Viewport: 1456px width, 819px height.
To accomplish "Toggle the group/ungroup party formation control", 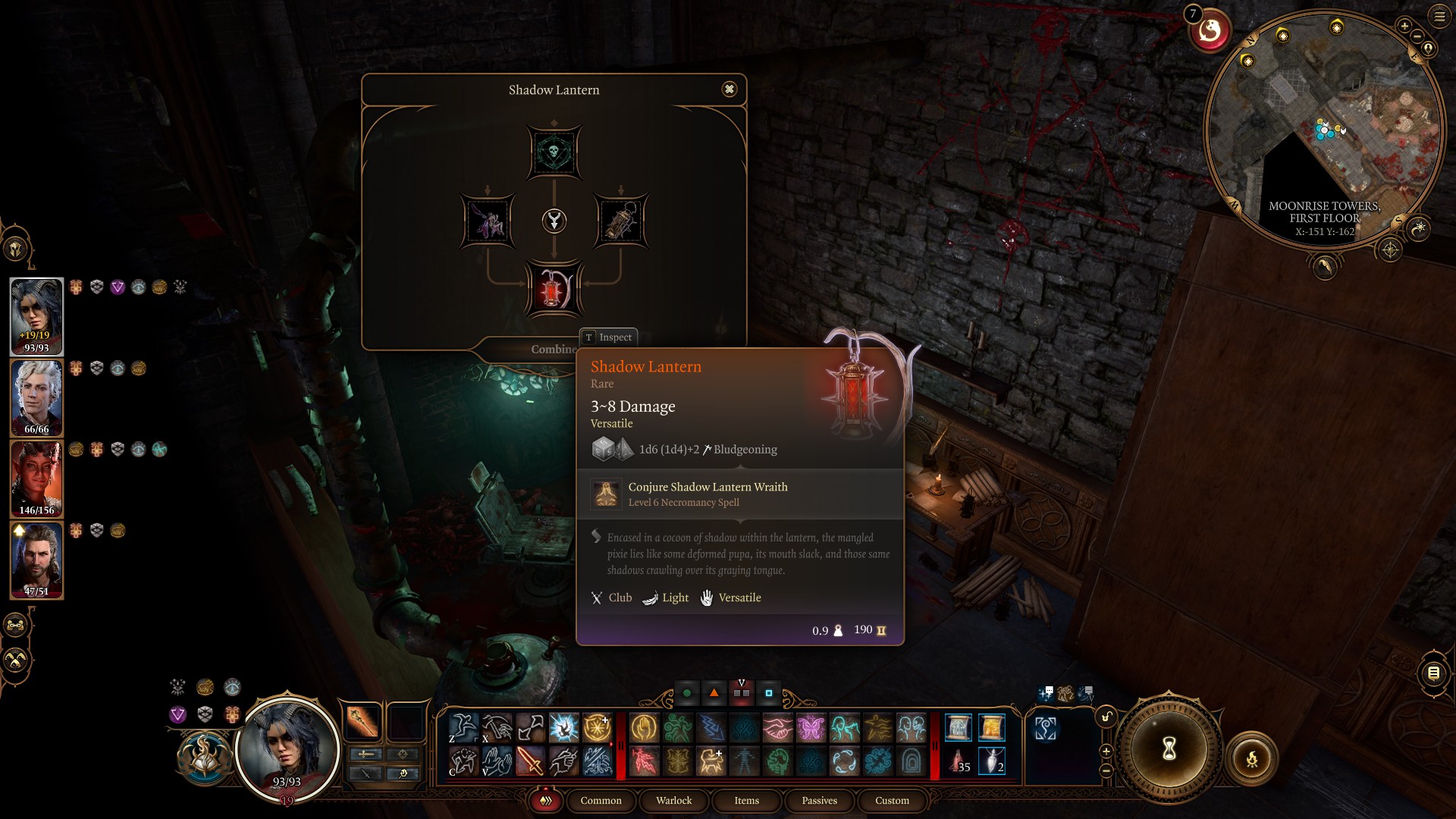I will pyautogui.click(x=15, y=625).
